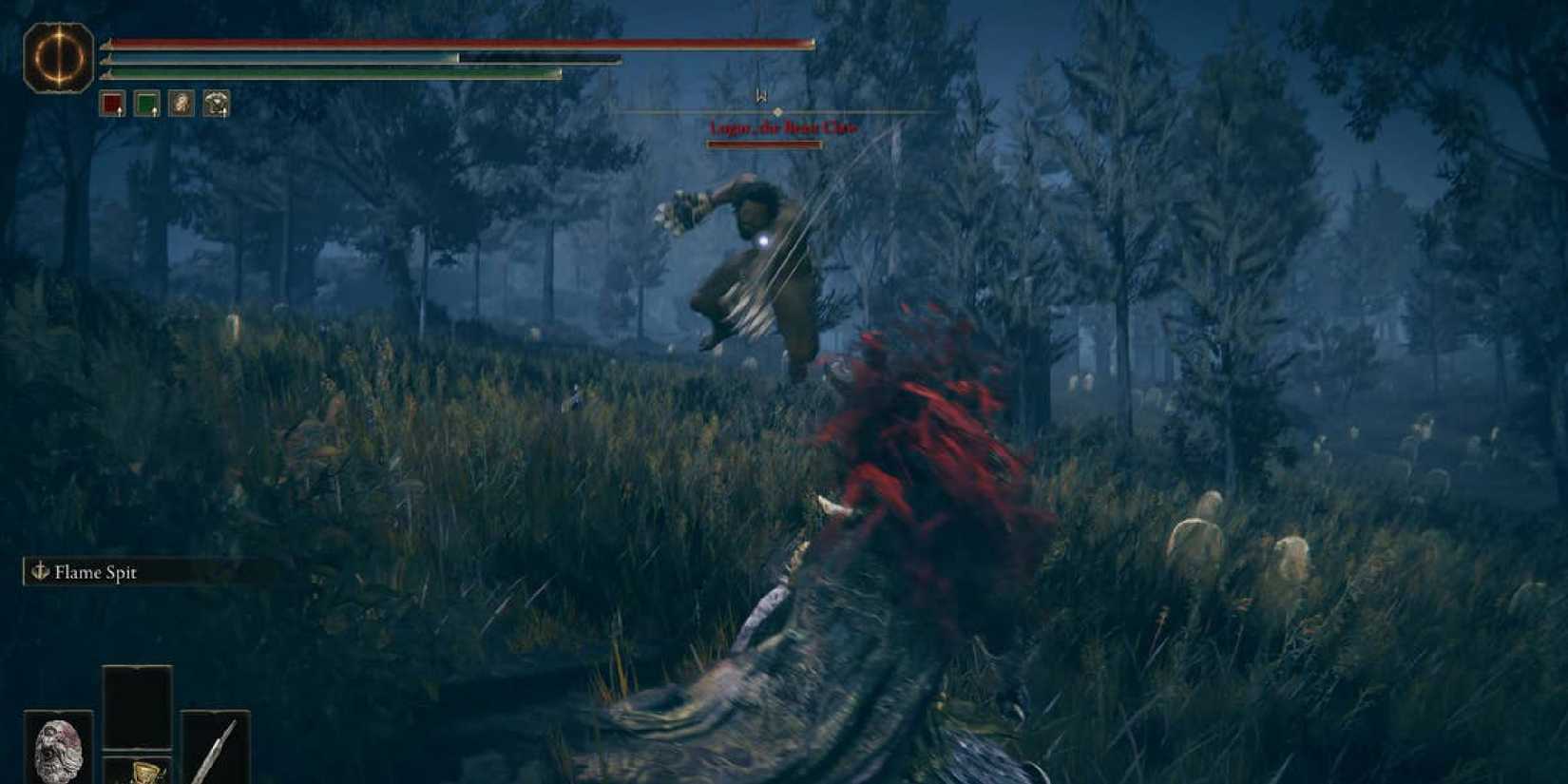Click the up arrow on the fourth quick slot

point(225,112)
